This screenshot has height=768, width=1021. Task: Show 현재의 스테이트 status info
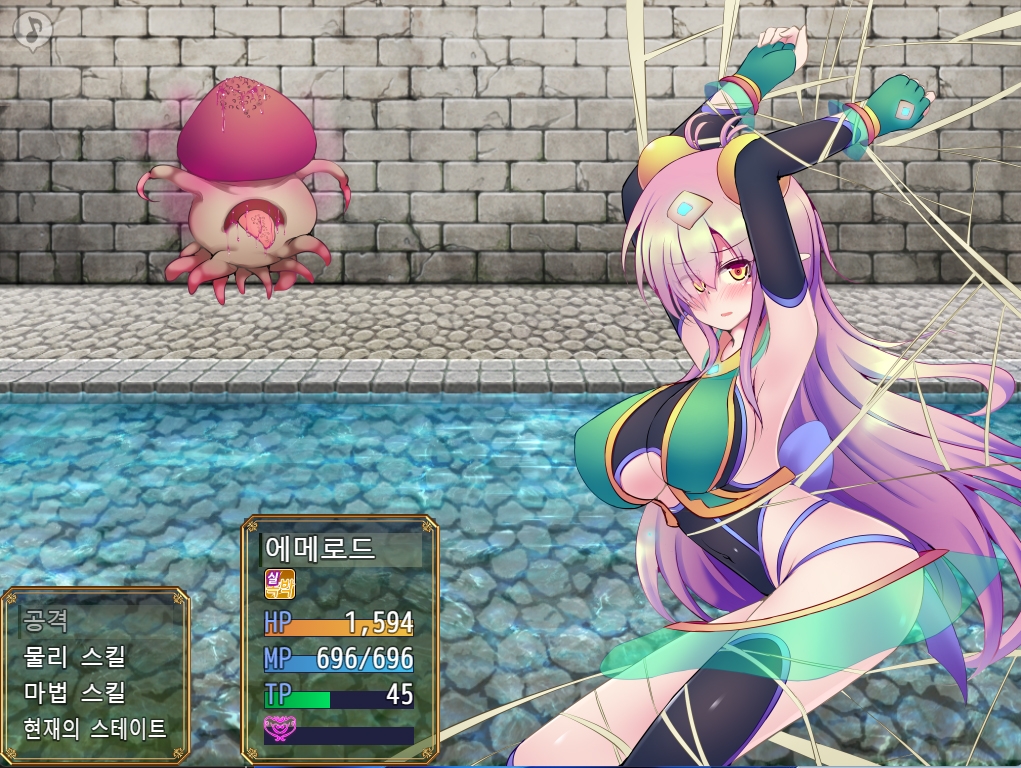[x=94, y=728]
